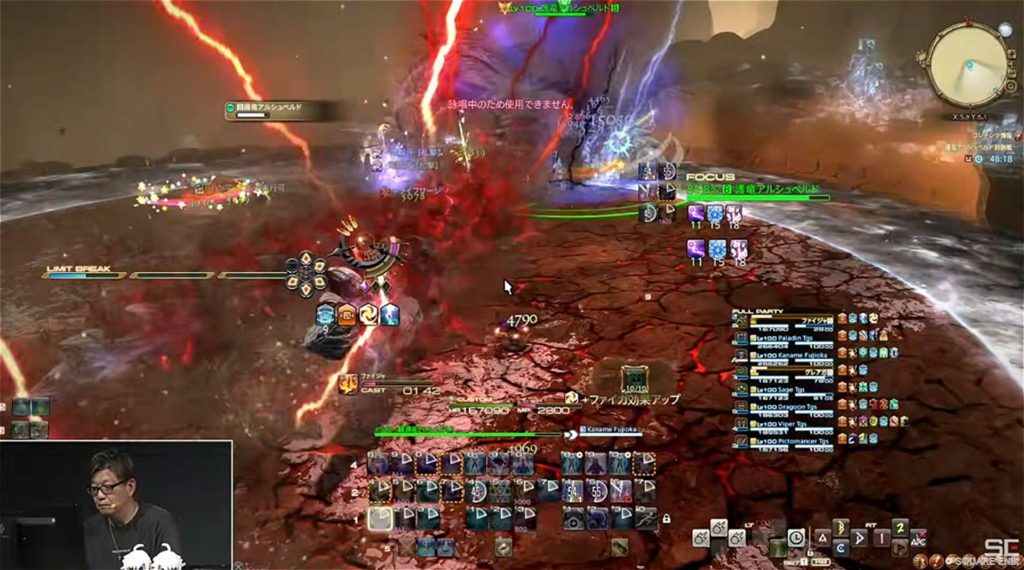This screenshot has height=570, width=1024.
Task: Activate the highlighted glowing hotbar slot
Action: [x=380, y=518]
